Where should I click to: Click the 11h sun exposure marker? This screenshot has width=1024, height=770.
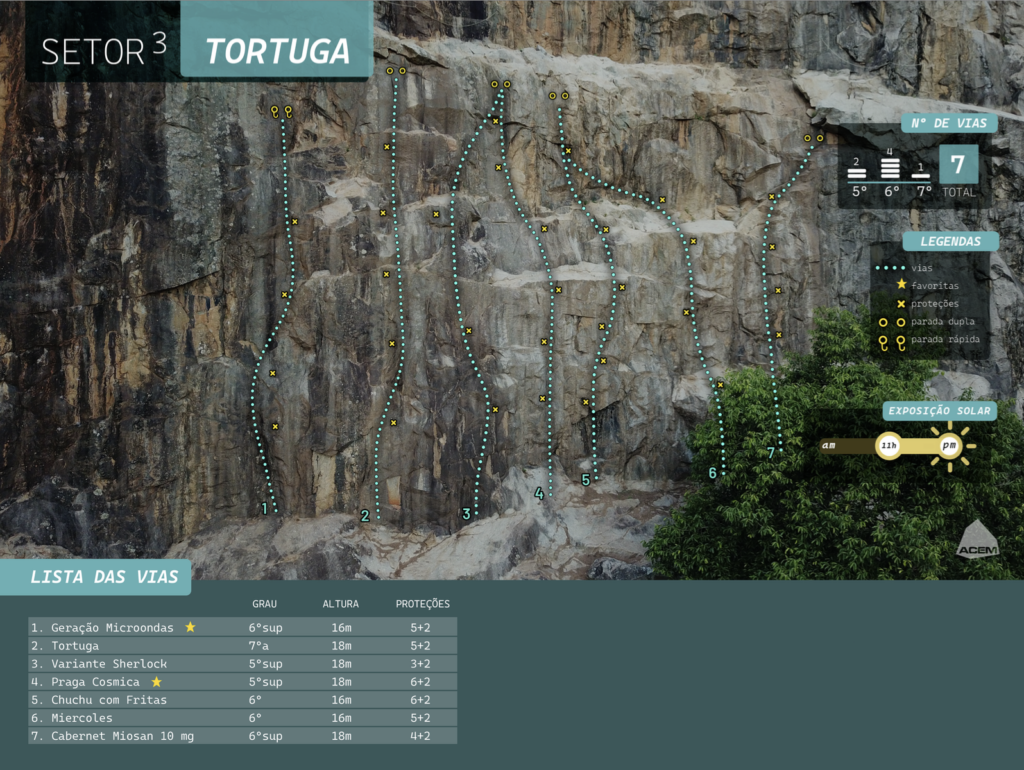[888, 446]
